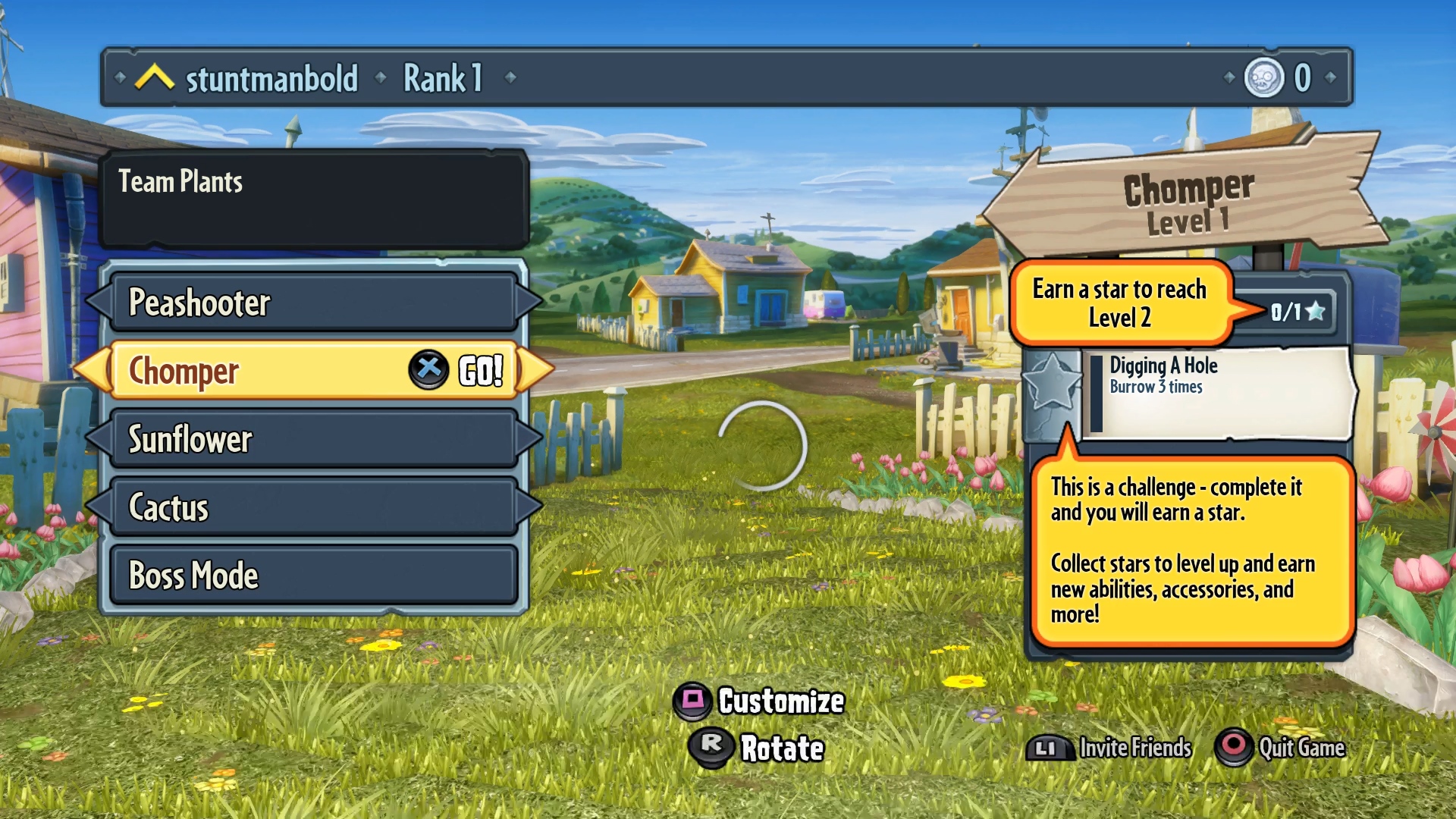Click the Team Plants header panel
The width and height of the screenshot is (1456, 819).
click(313, 199)
